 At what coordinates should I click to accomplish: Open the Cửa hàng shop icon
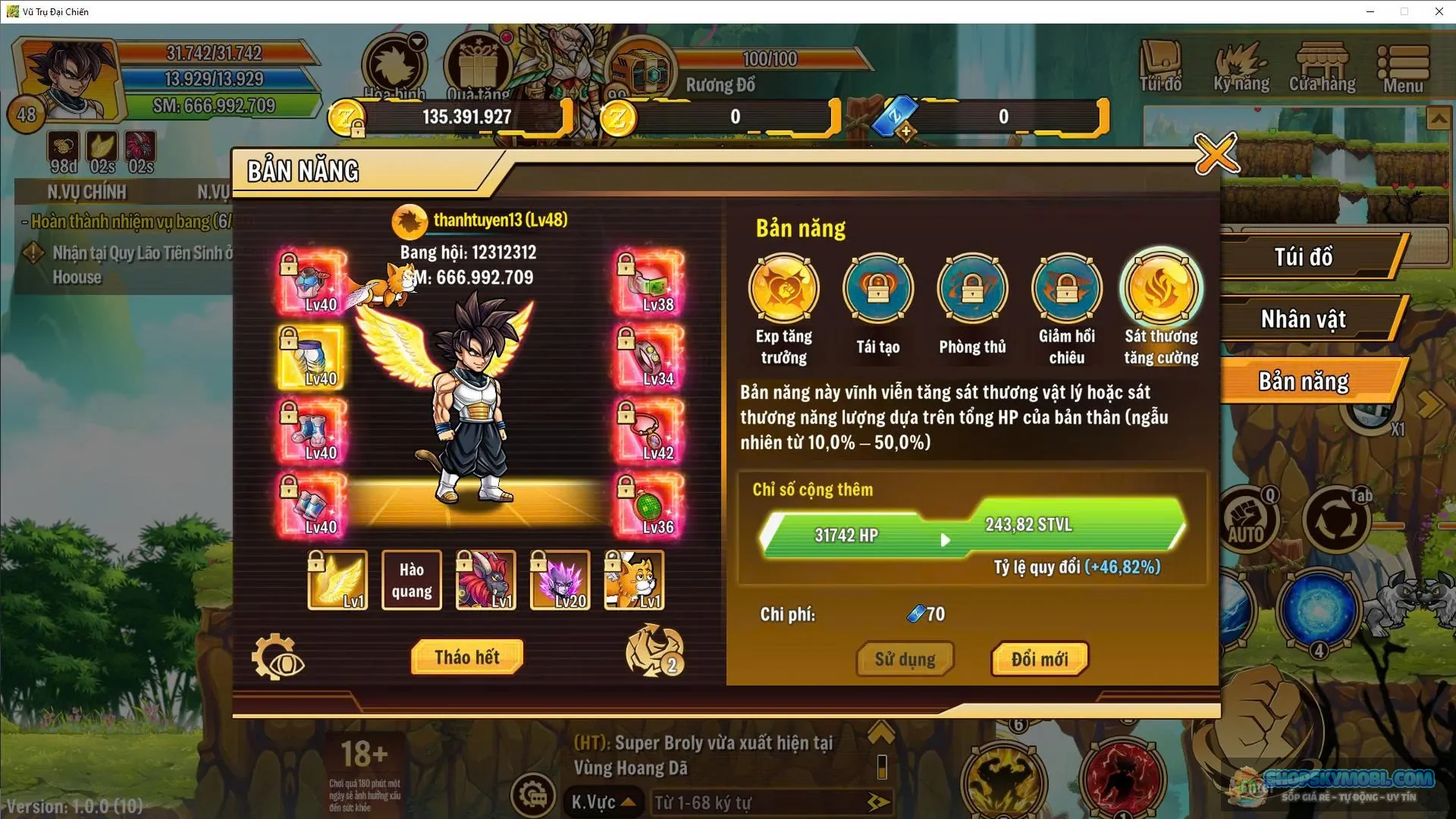point(1323,67)
